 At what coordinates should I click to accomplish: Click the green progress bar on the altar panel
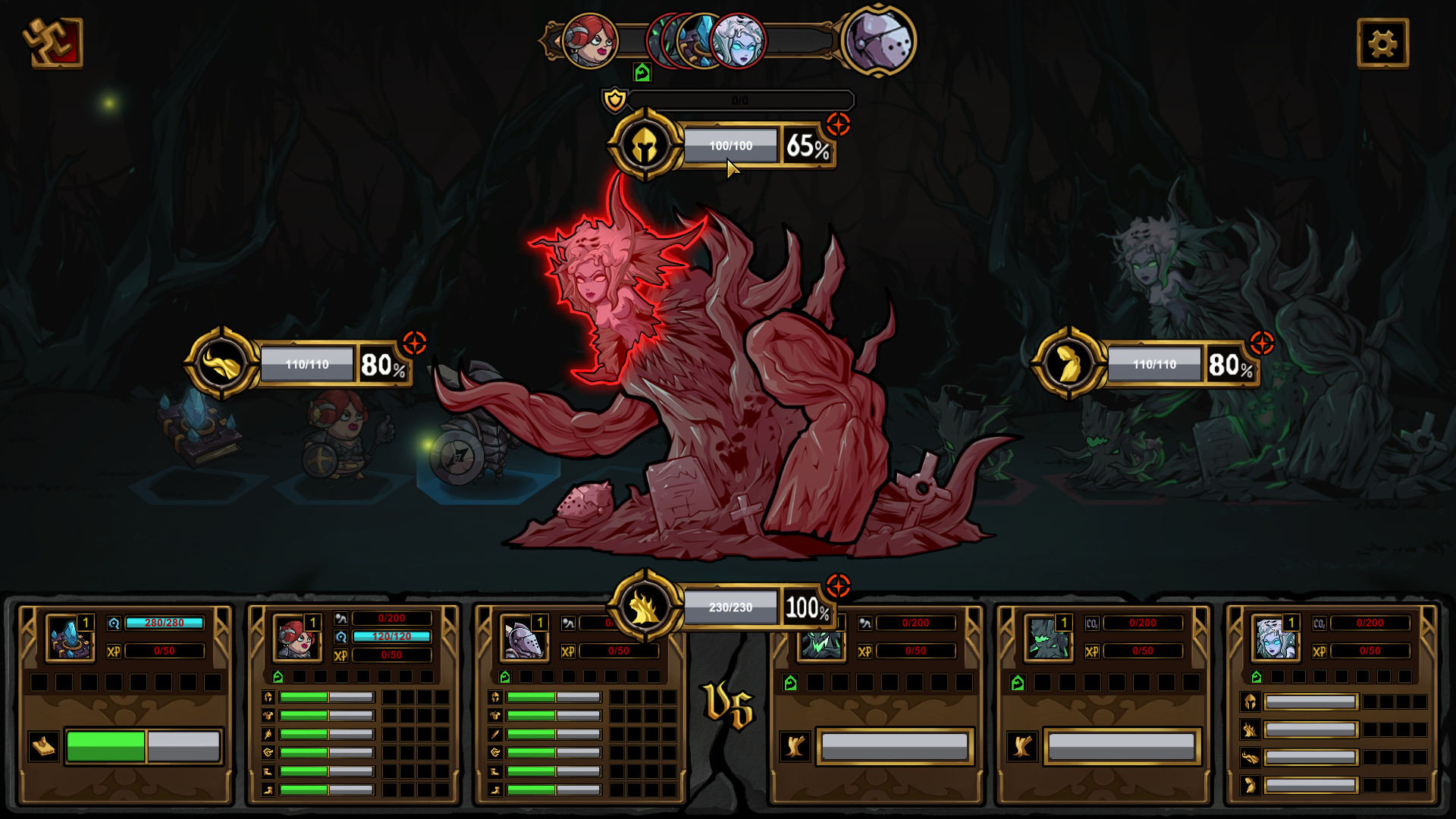tap(104, 746)
